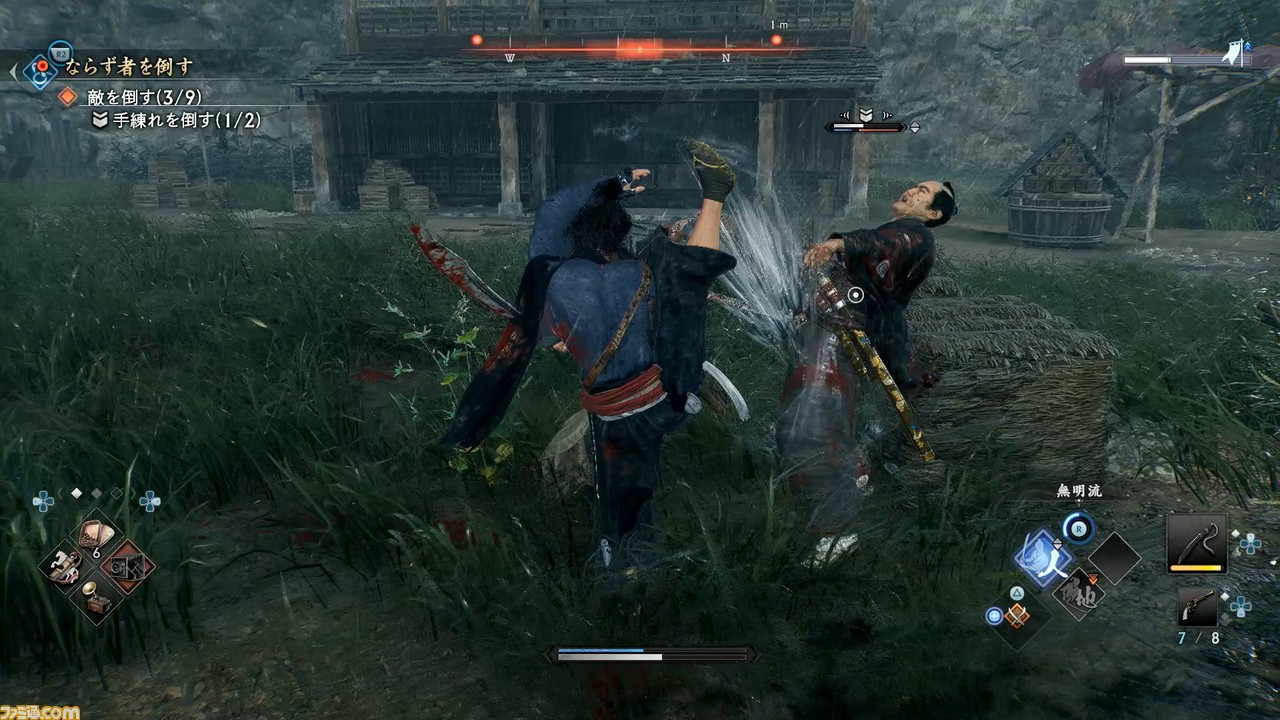Viewport: 1280px width, 720px height.
Task: Click the up/down arrows beside the enemy bar
Action: tap(914, 127)
